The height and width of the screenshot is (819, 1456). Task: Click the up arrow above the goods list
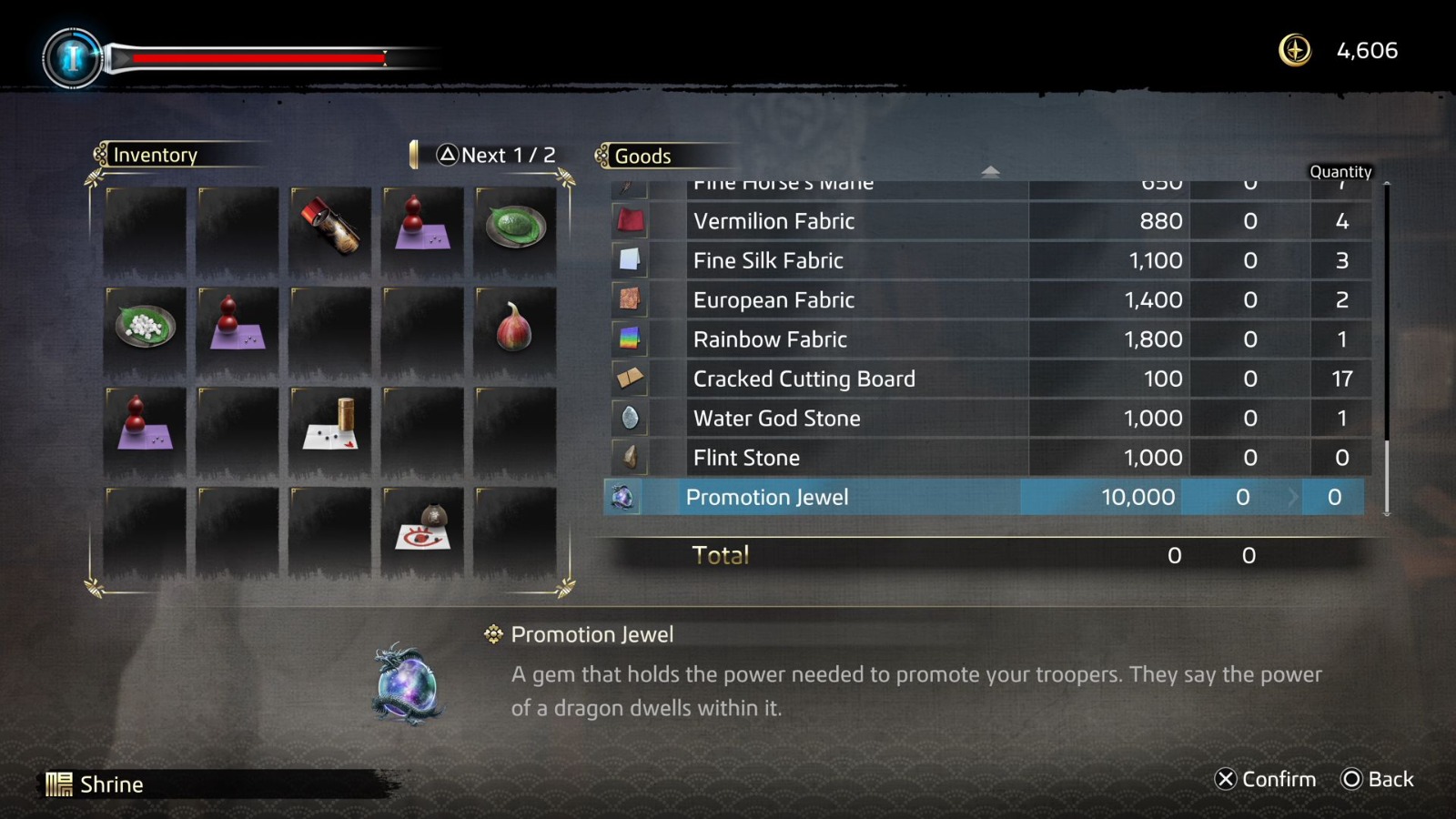[x=991, y=170]
